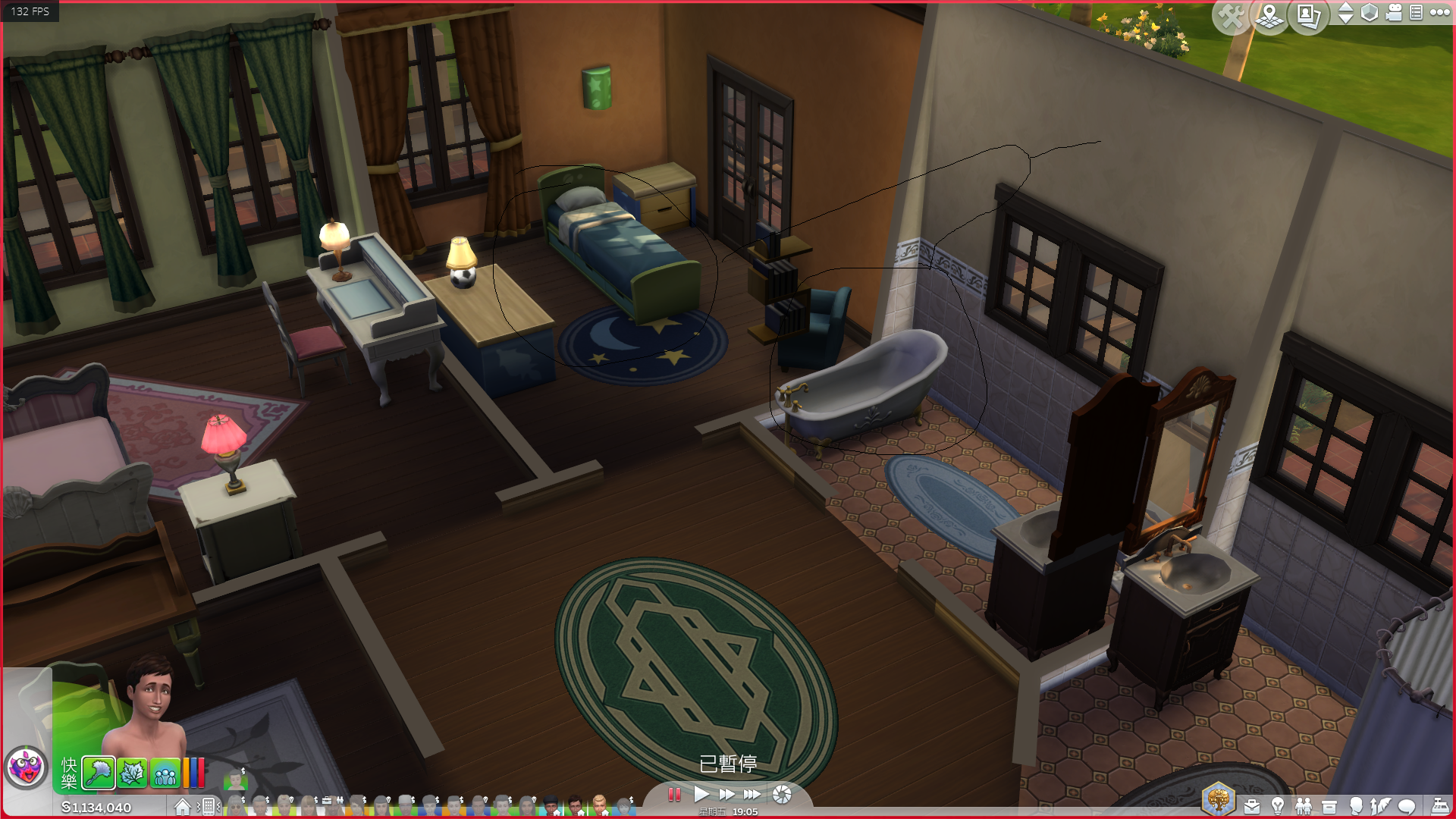The image size is (1456, 819).
Task: Open the Gallery photos icon
Action: point(1308,14)
